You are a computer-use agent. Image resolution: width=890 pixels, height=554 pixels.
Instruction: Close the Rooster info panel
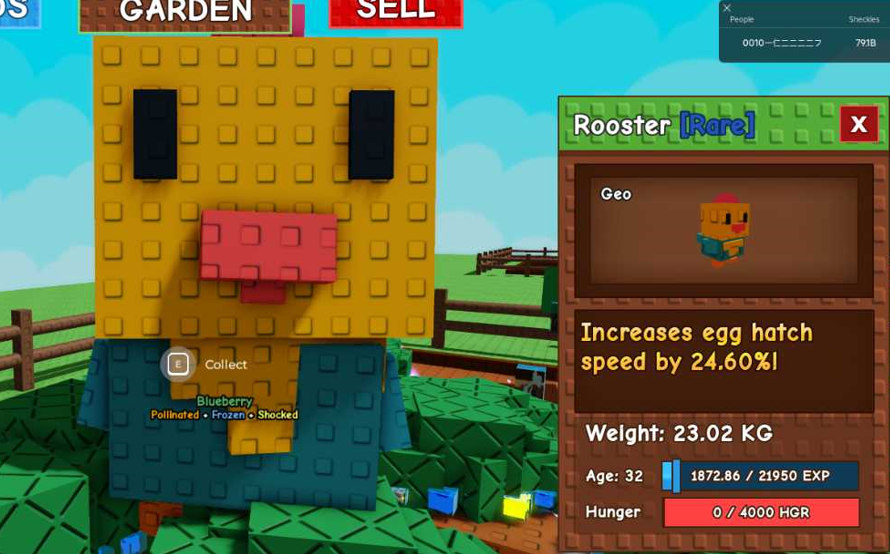(x=858, y=124)
